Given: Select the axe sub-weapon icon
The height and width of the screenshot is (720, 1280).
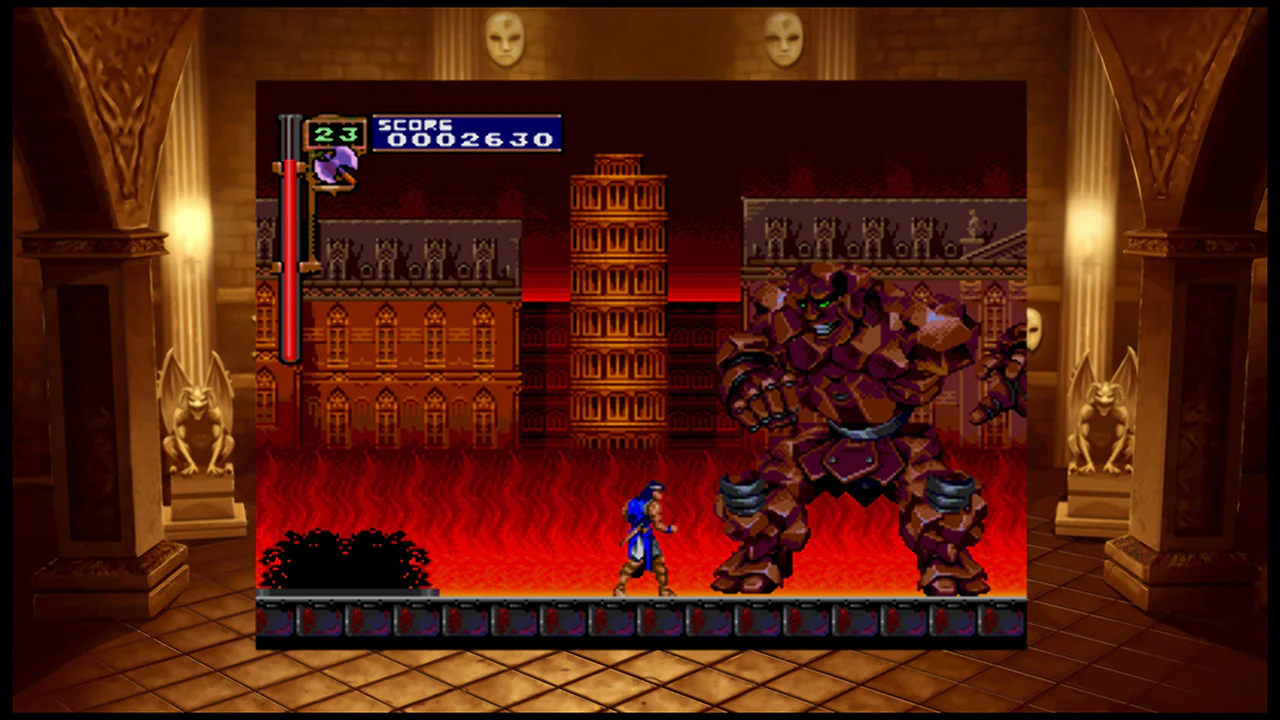Looking at the screenshot, I should [x=334, y=165].
